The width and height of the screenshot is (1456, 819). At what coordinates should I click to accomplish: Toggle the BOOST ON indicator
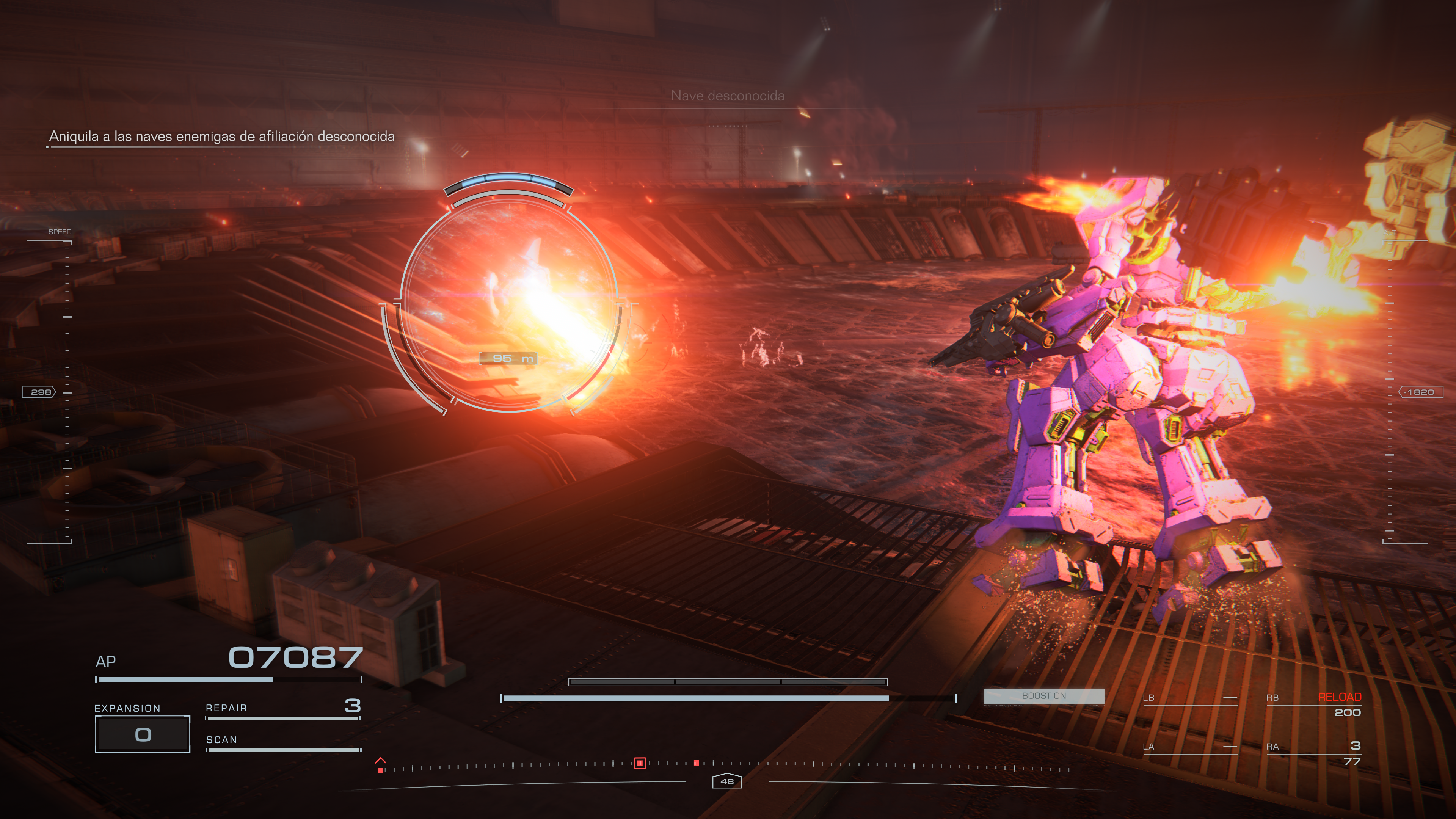point(1043,696)
